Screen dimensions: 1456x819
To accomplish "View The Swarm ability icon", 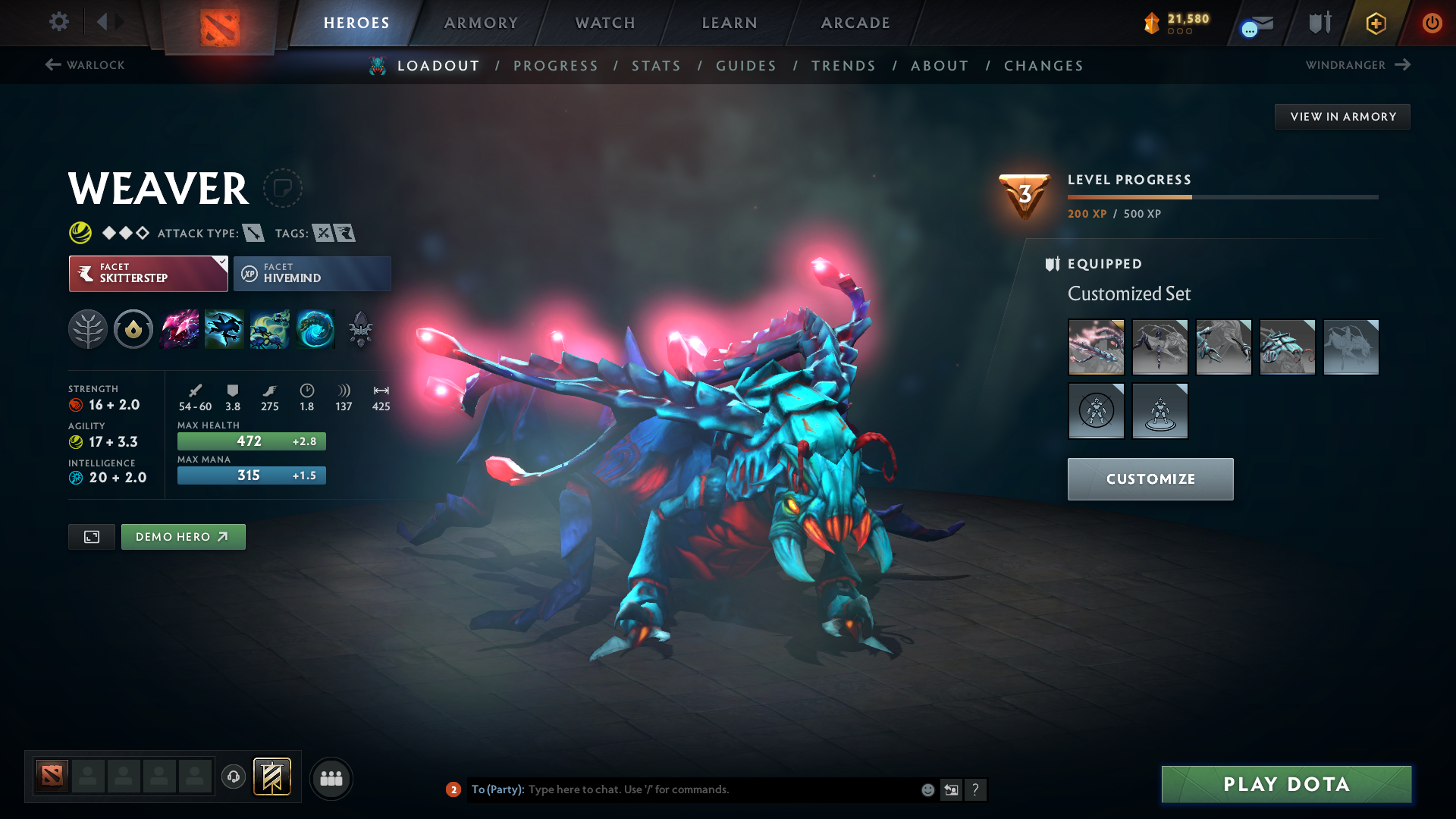I will [270, 329].
